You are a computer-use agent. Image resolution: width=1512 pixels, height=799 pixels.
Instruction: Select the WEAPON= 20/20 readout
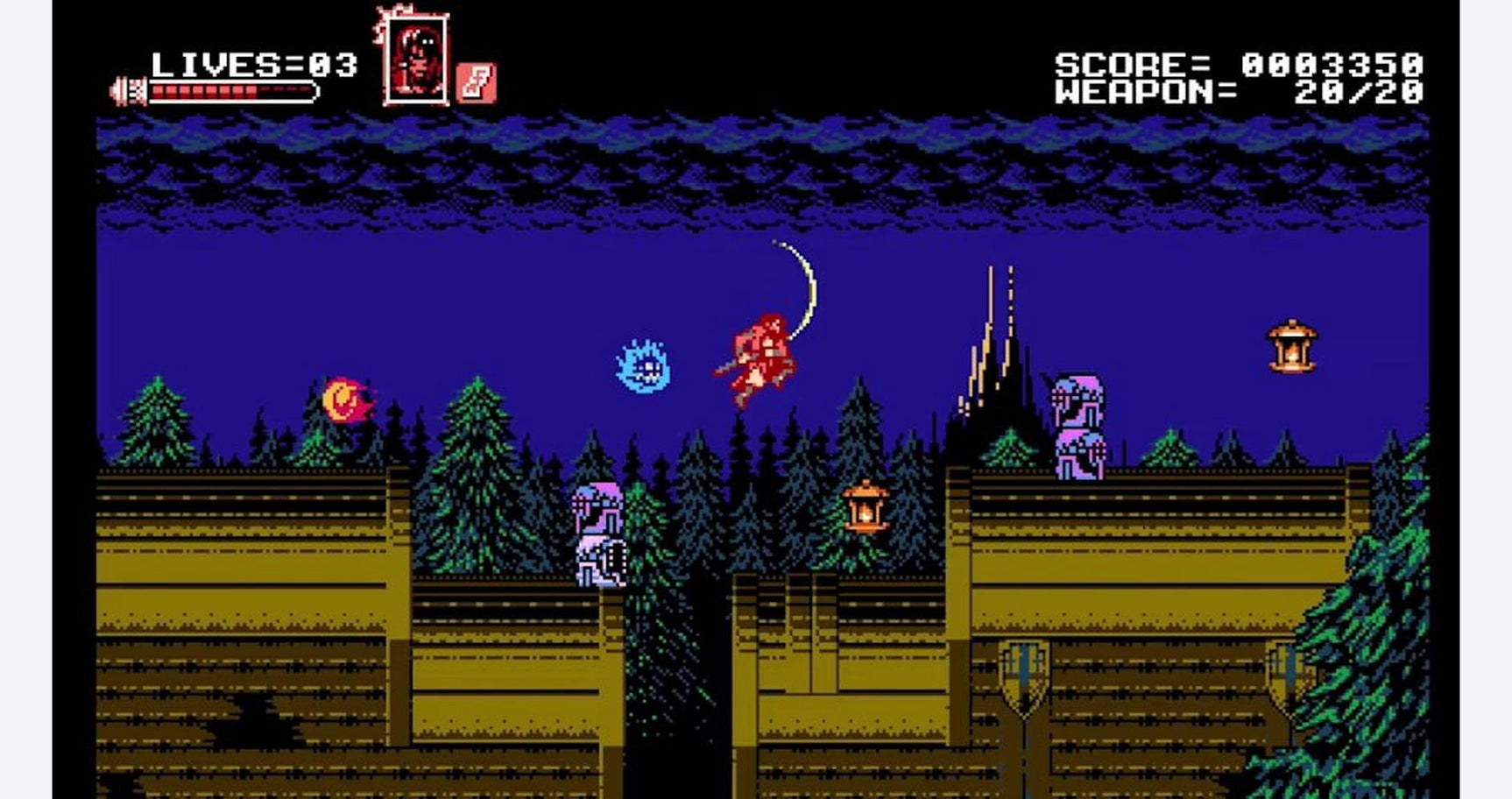pyautogui.click(x=1244, y=92)
